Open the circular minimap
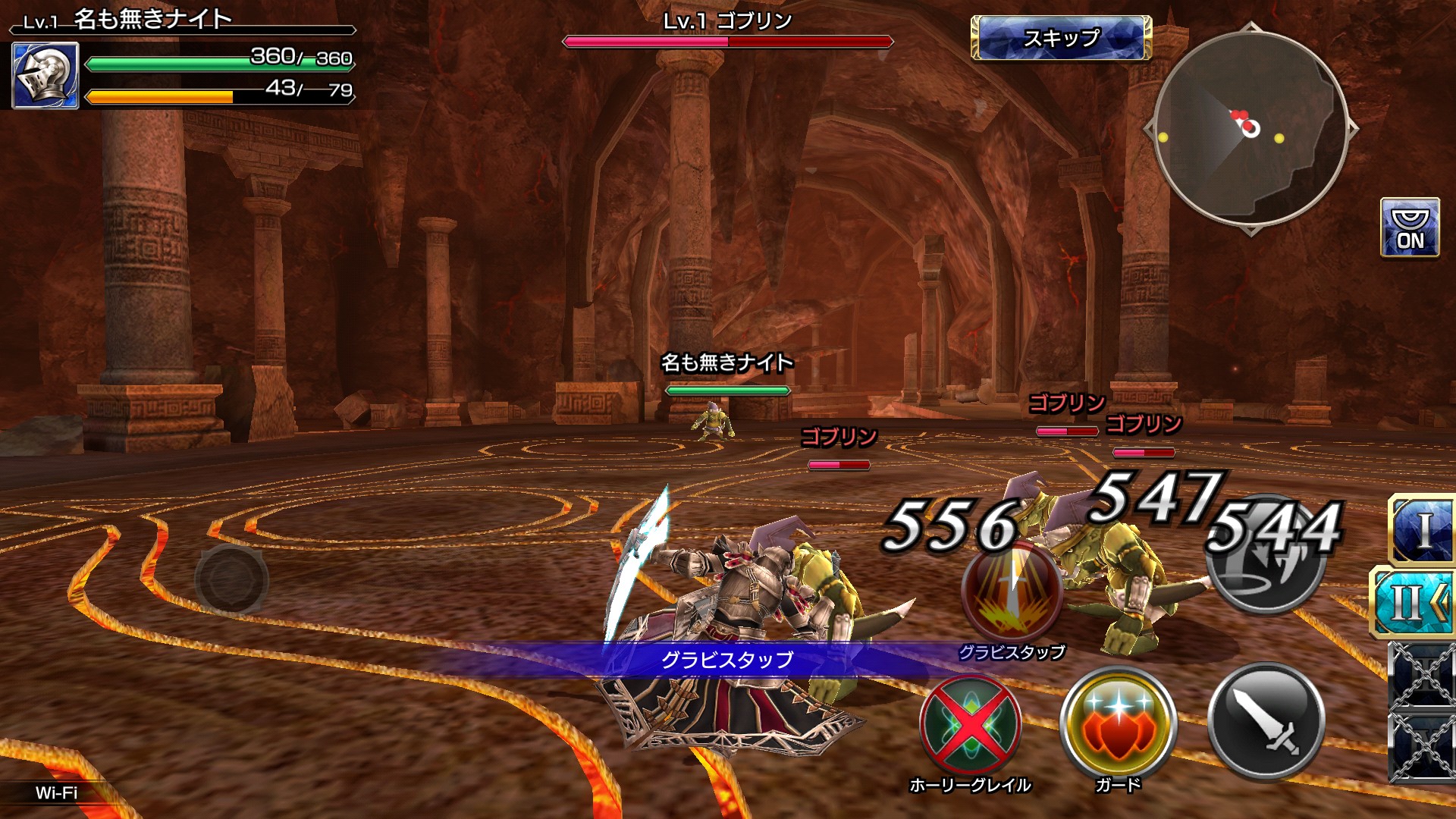 [x=1250, y=129]
